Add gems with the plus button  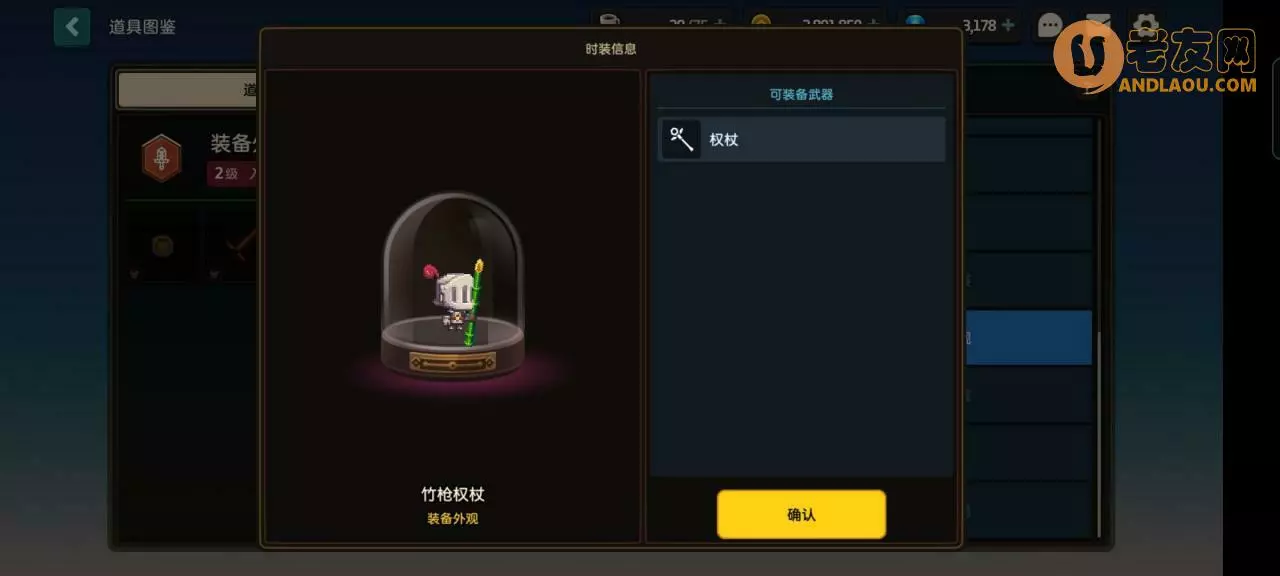tap(1007, 25)
